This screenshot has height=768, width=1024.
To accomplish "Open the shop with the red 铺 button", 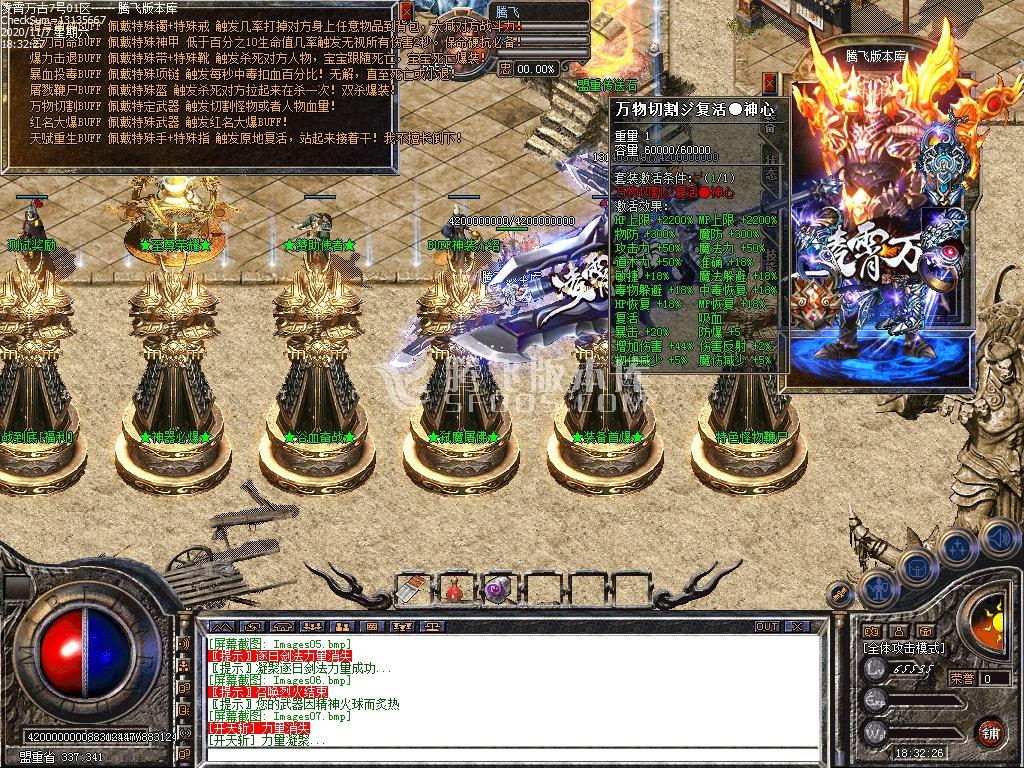I will [990, 732].
